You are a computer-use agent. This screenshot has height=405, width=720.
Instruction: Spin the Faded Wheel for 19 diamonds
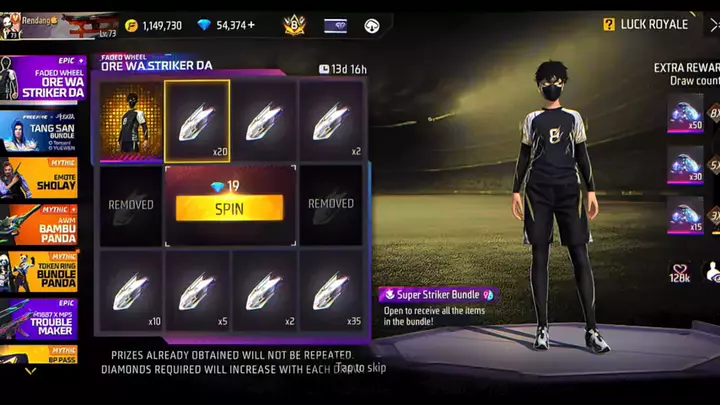229,207
